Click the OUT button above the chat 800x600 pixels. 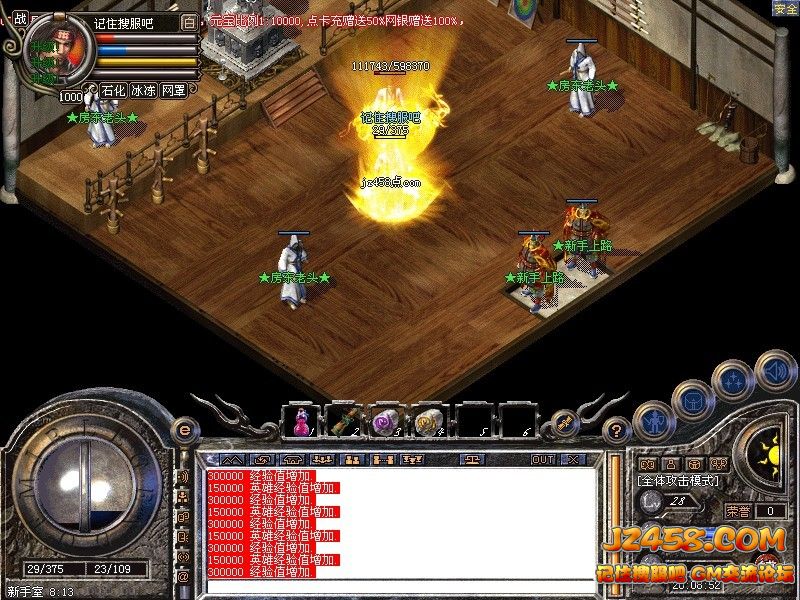pos(542,459)
